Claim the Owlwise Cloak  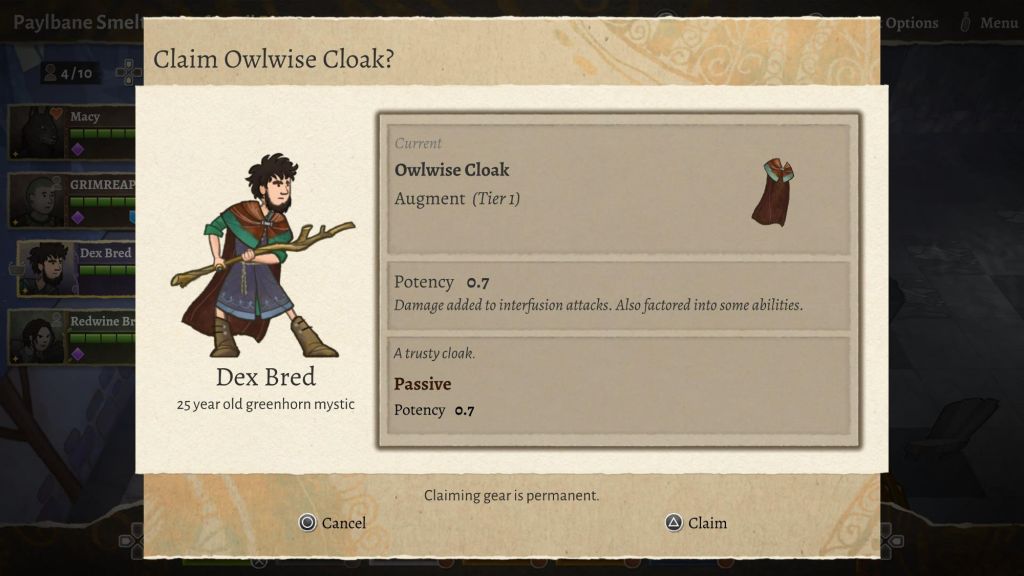[x=696, y=523]
